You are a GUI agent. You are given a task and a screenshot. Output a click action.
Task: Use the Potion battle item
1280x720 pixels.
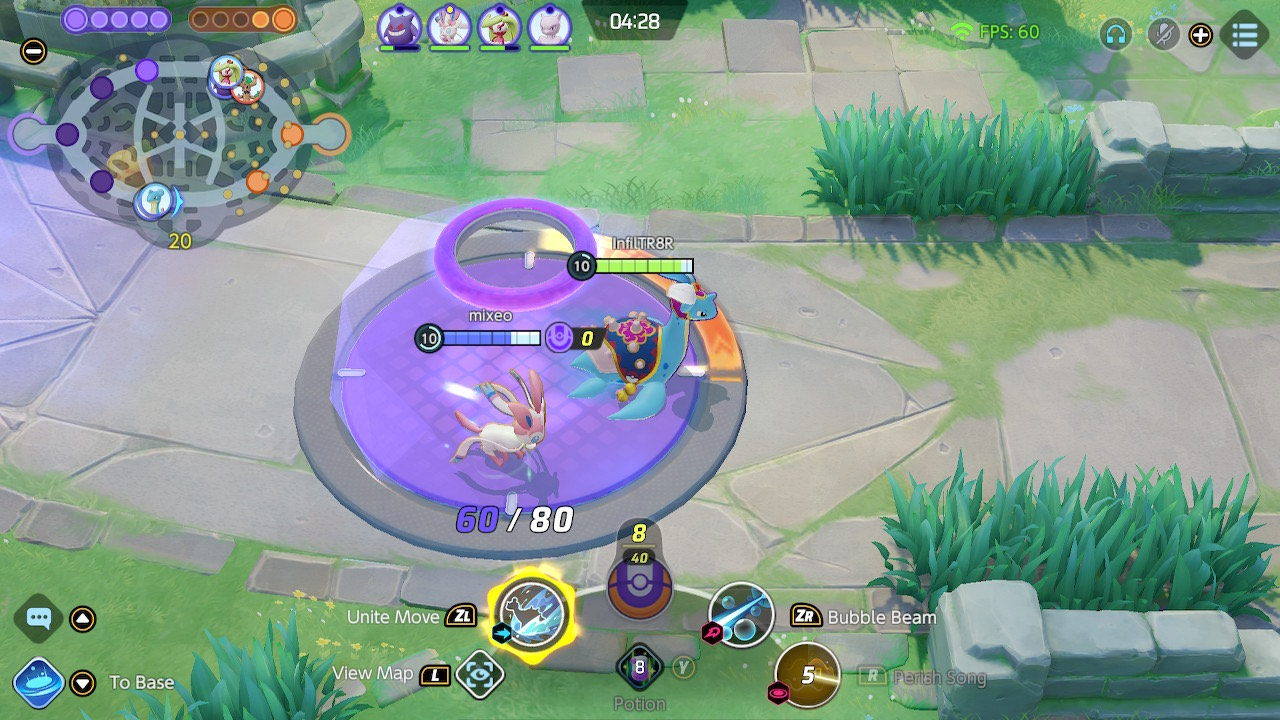coord(639,667)
